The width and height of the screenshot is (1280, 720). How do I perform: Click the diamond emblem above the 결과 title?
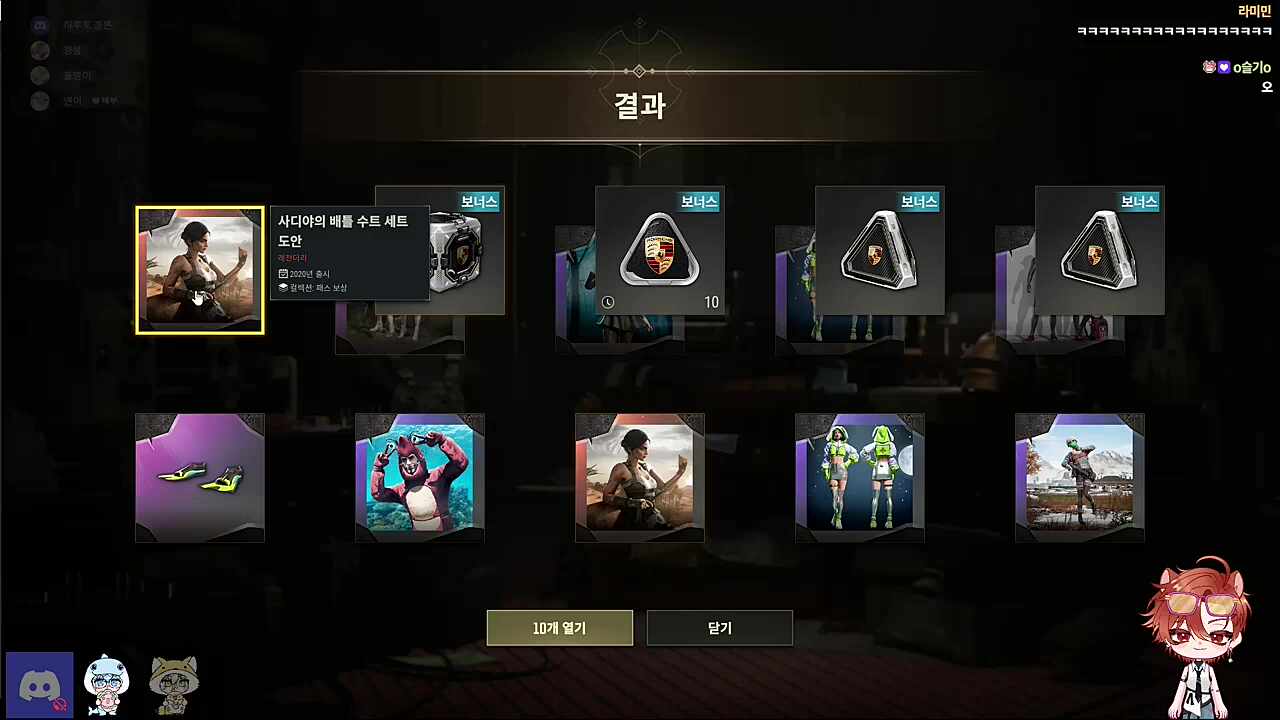(x=639, y=71)
